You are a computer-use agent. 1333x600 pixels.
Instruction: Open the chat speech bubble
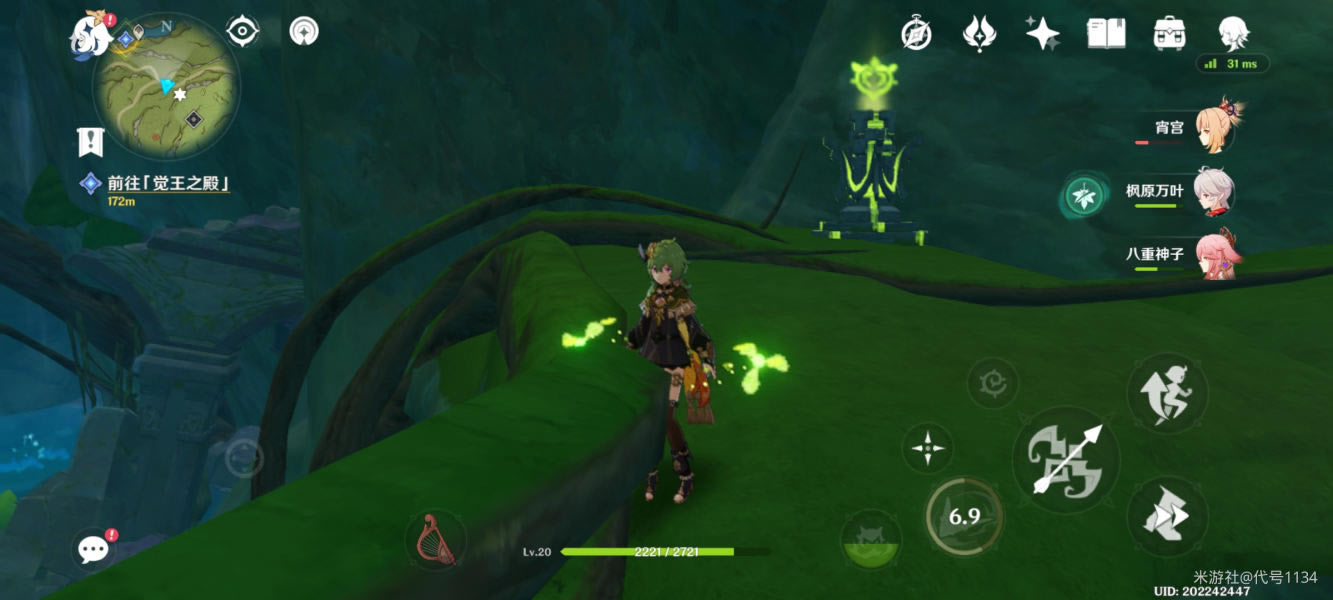[94, 548]
